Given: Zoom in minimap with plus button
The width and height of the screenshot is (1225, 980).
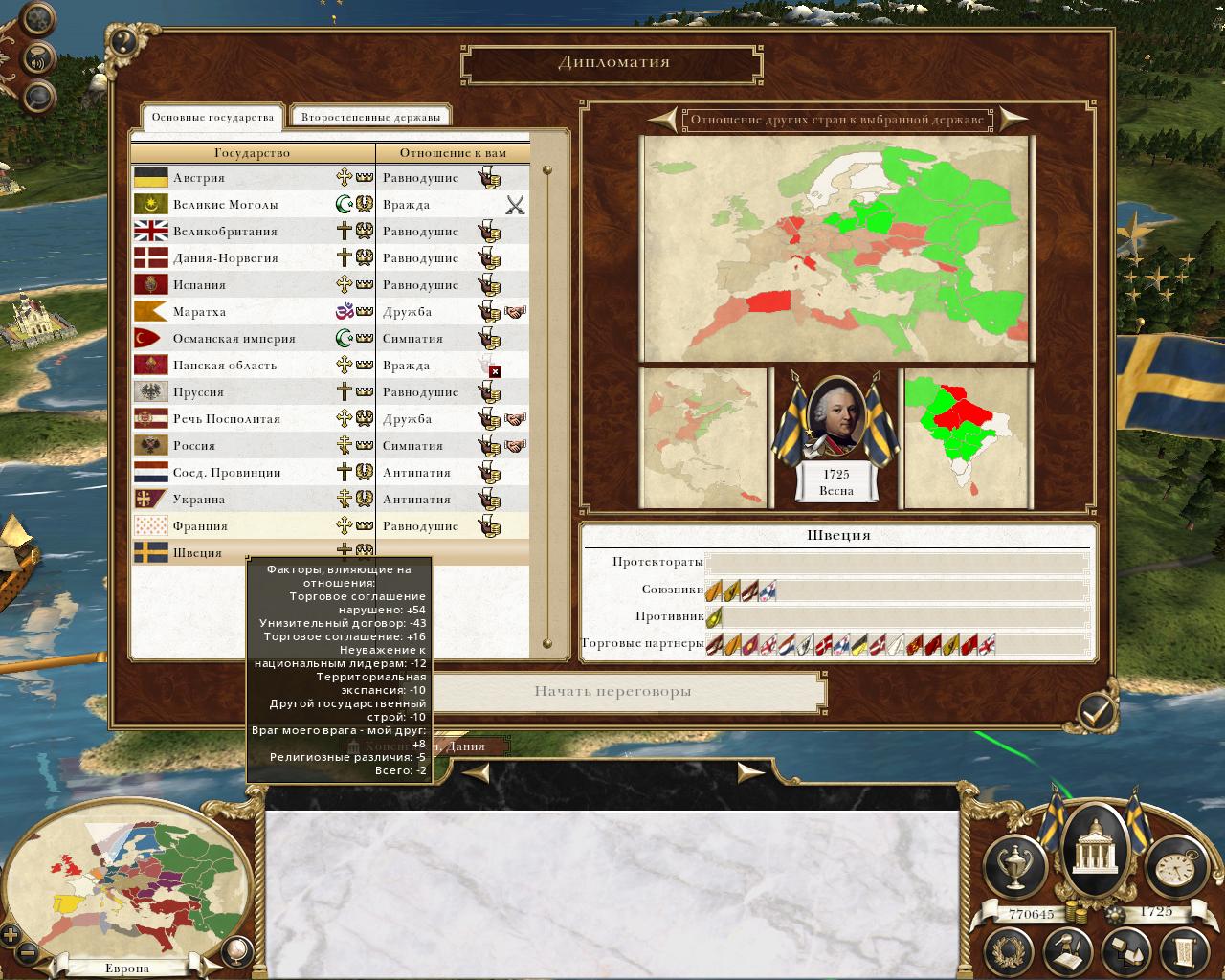Looking at the screenshot, I should coord(11,935).
